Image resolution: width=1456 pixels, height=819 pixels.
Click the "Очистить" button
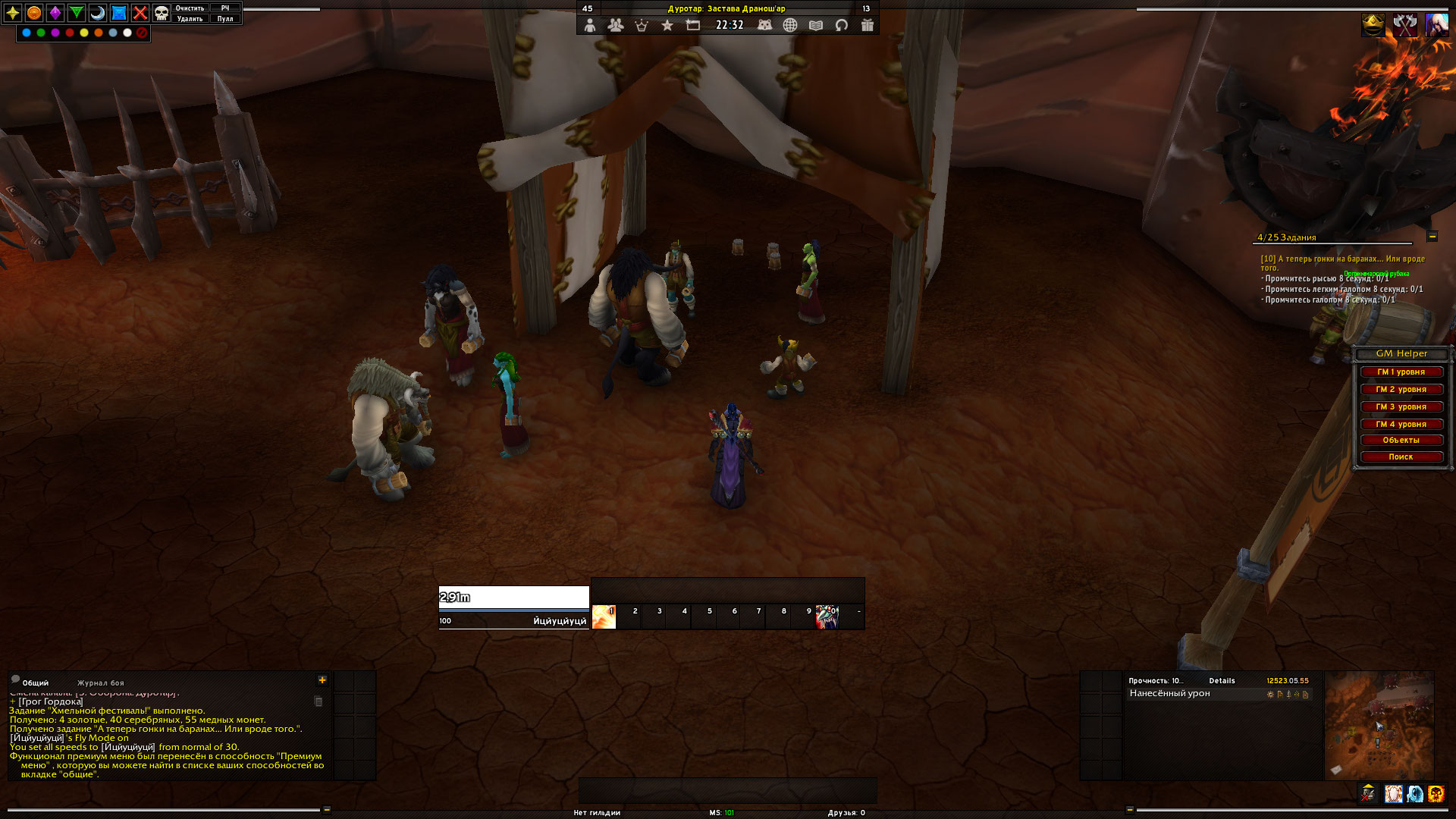(190, 8)
